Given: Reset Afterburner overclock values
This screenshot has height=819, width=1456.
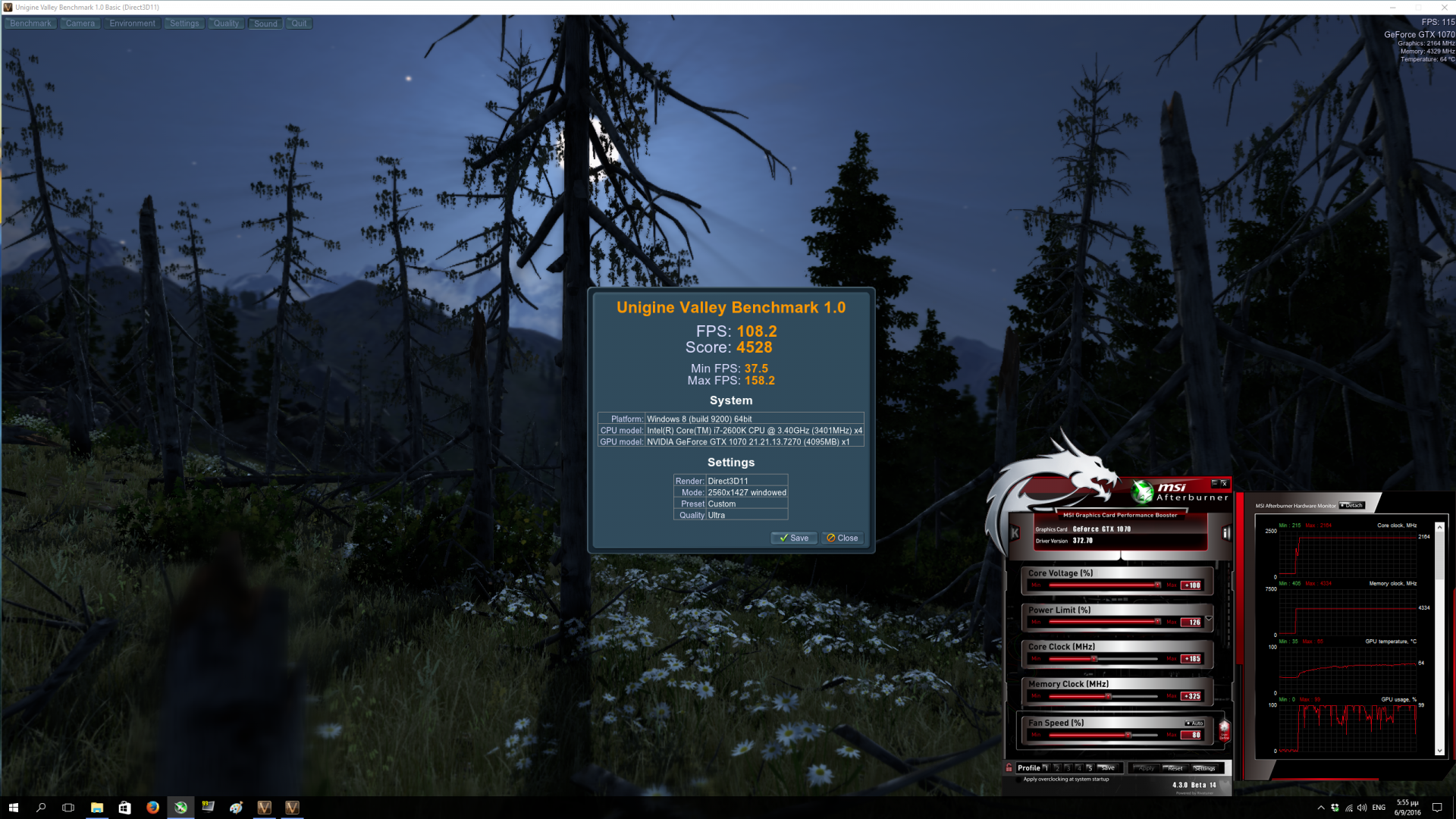Looking at the screenshot, I should pos(1175,768).
